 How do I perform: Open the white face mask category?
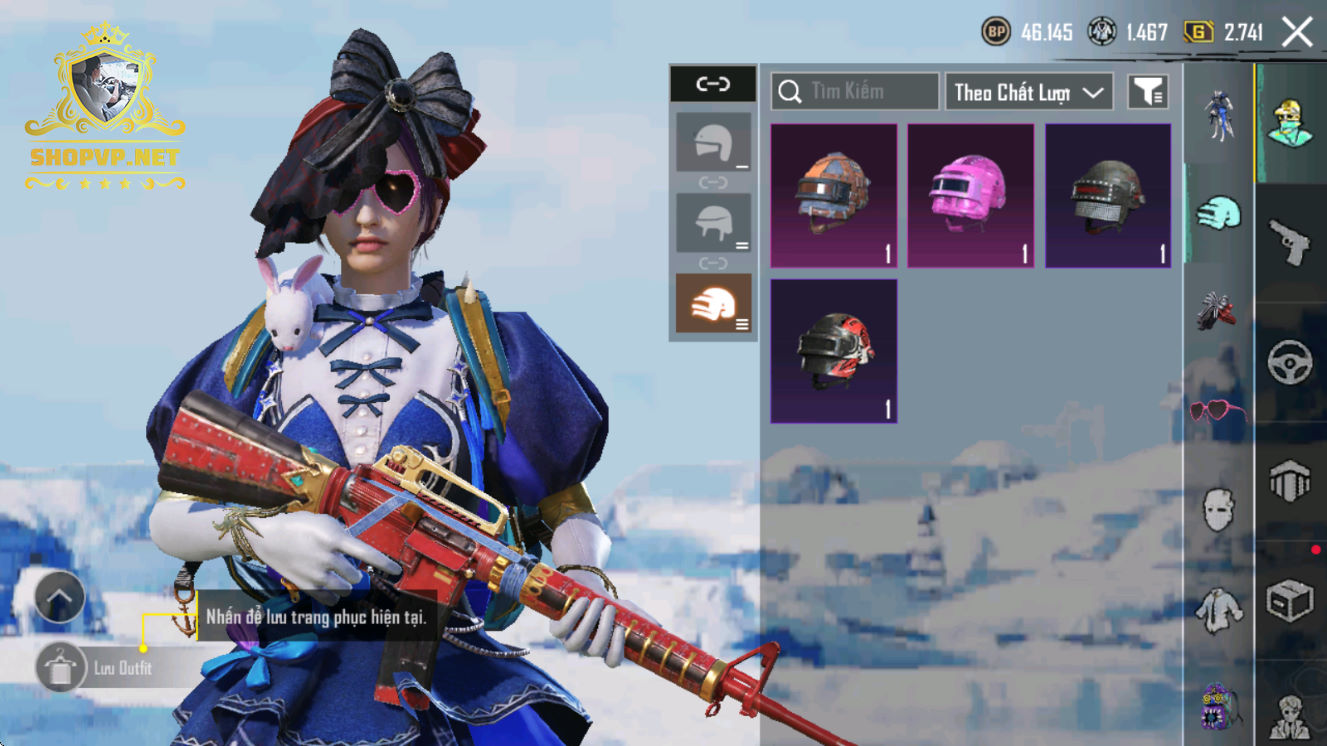1218,509
